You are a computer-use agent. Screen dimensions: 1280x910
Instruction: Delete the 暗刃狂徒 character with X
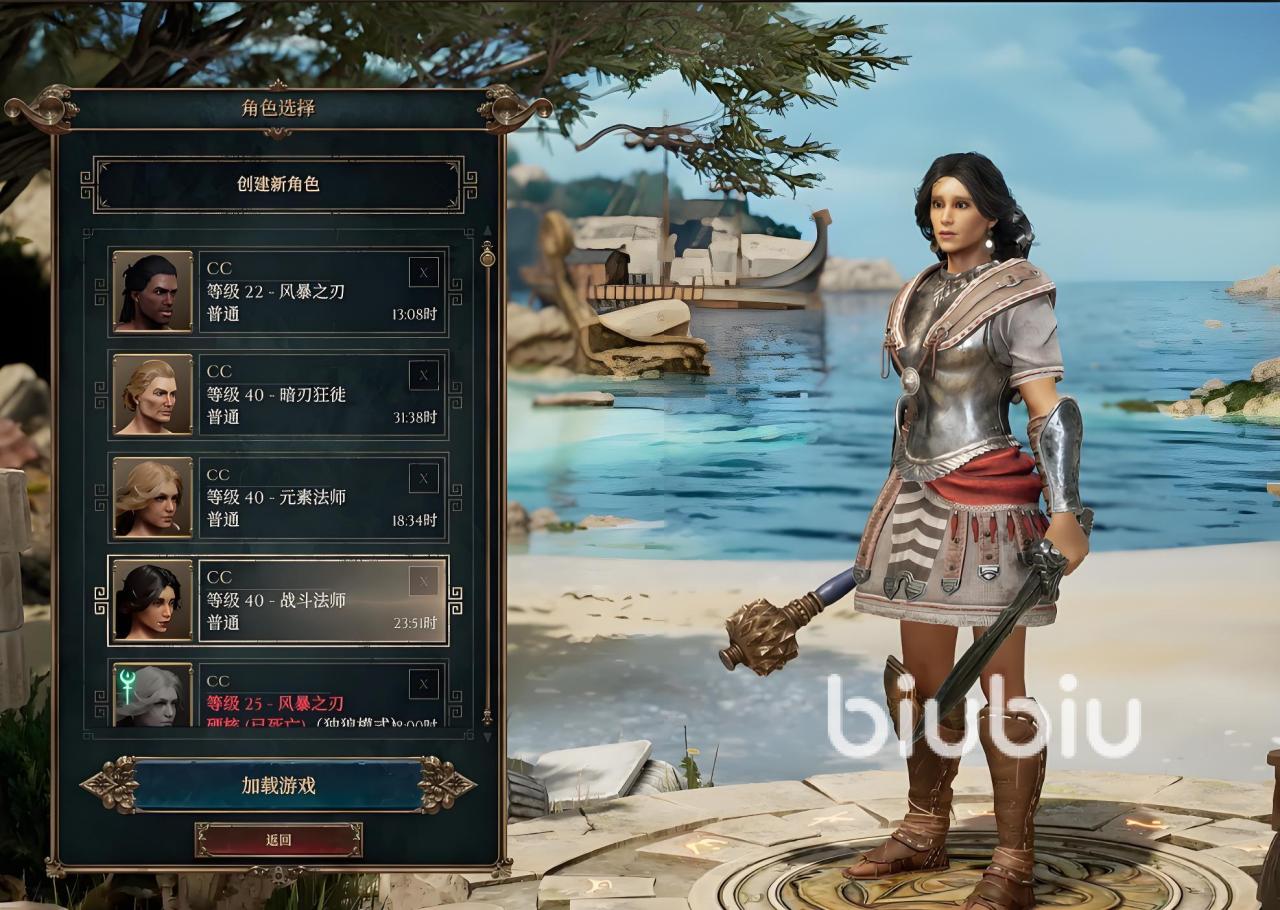tap(423, 375)
